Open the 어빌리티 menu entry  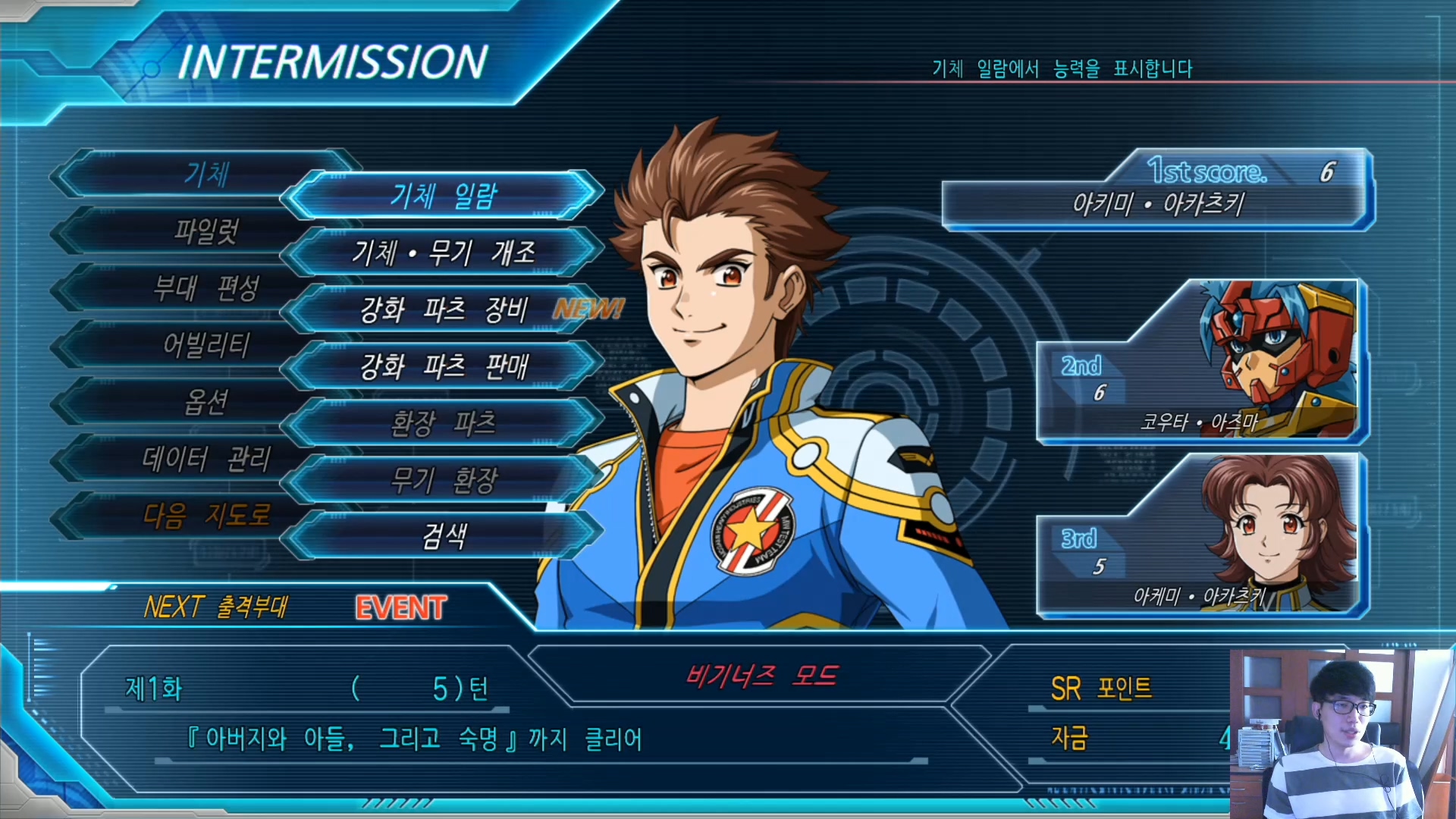(x=206, y=346)
